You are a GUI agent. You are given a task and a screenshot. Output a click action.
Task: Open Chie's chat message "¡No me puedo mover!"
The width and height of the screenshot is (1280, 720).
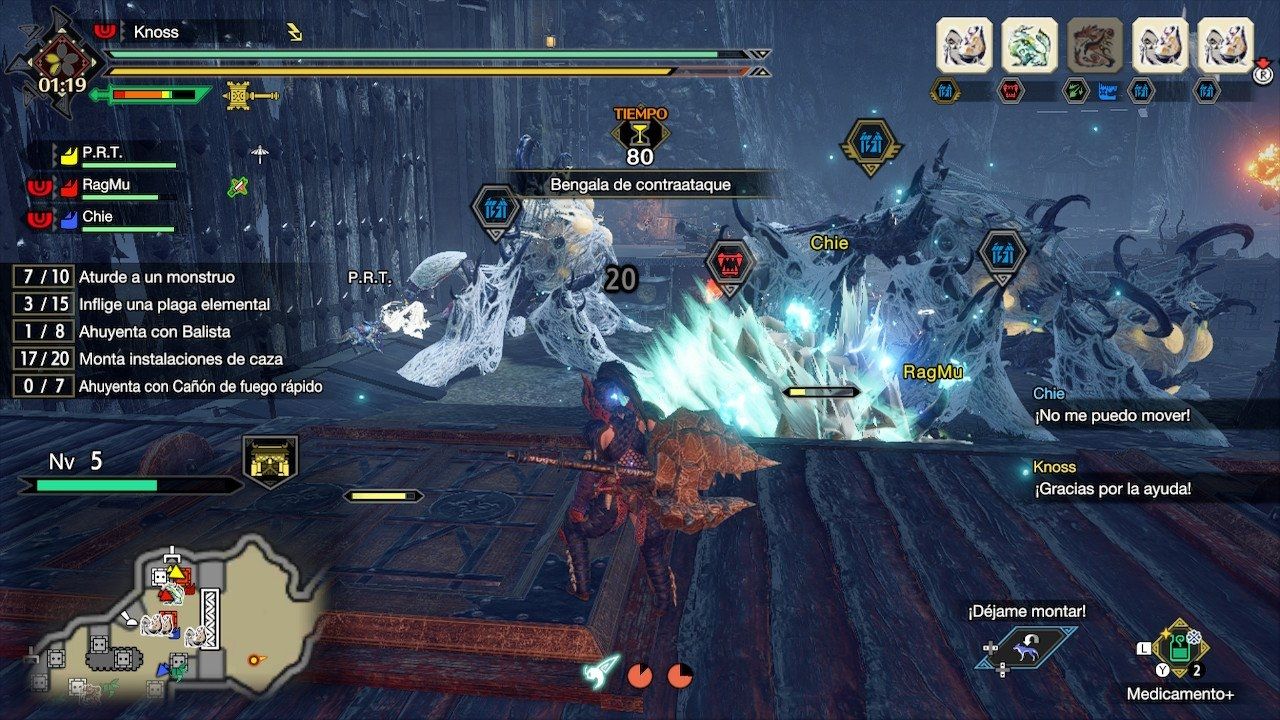[1110, 414]
